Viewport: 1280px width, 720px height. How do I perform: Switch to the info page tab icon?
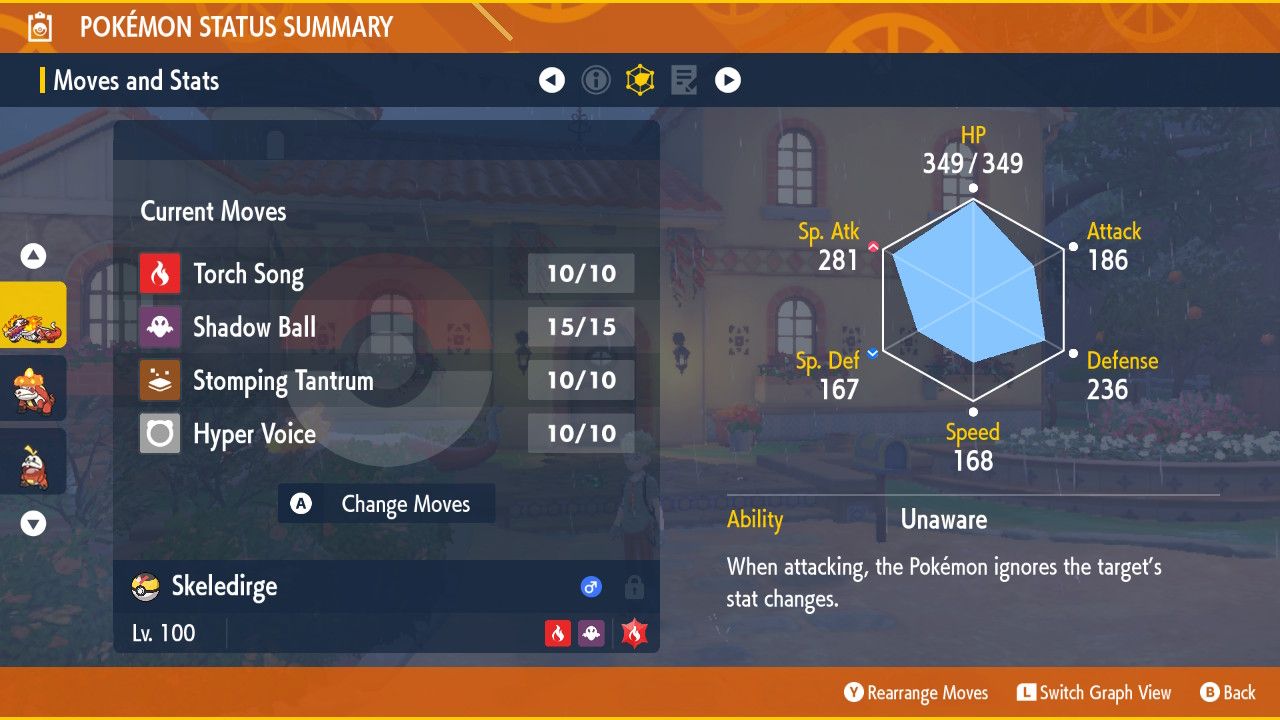click(596, 80)
